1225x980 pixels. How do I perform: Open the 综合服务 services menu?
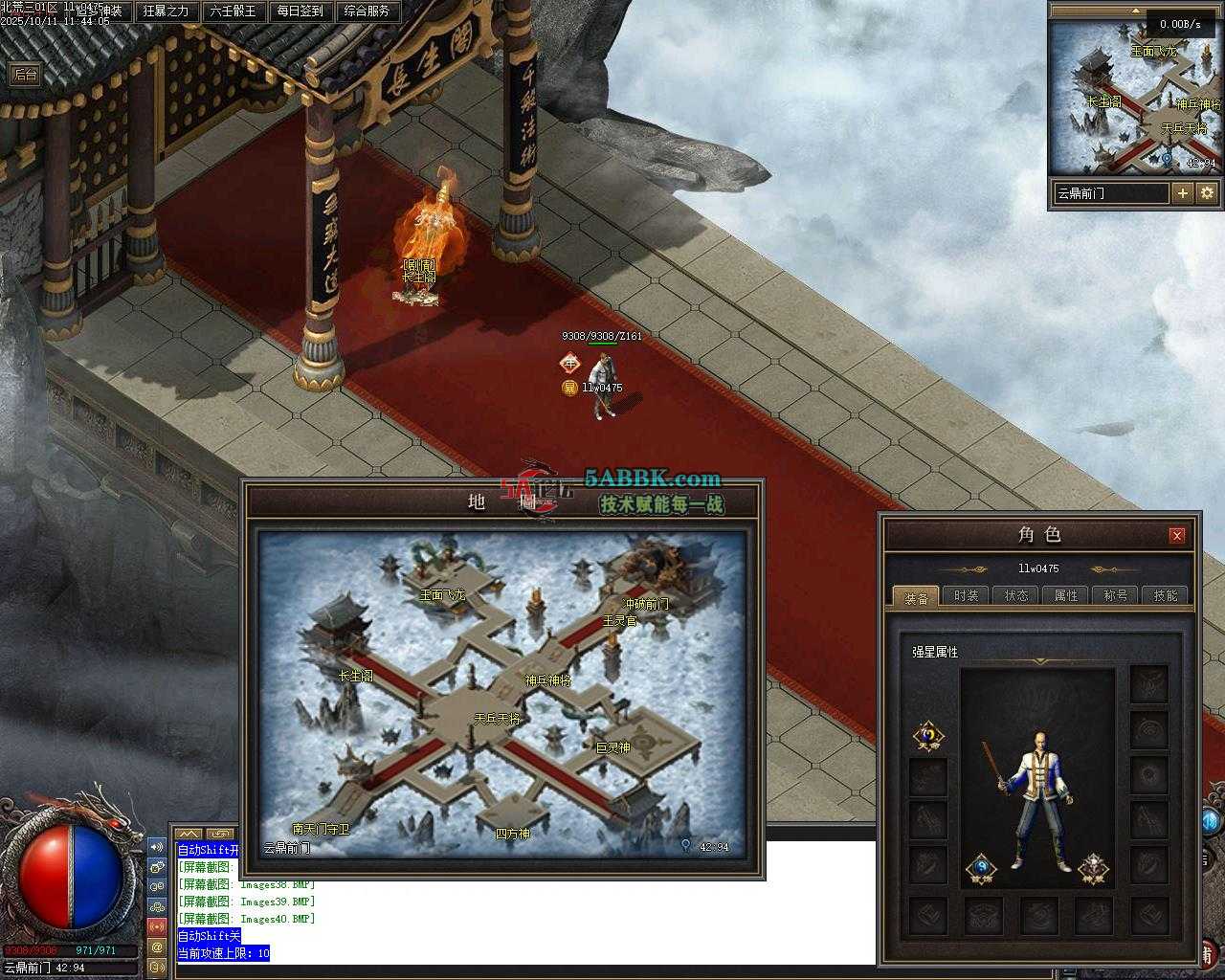pyautogui.click(x=367, y=11)
